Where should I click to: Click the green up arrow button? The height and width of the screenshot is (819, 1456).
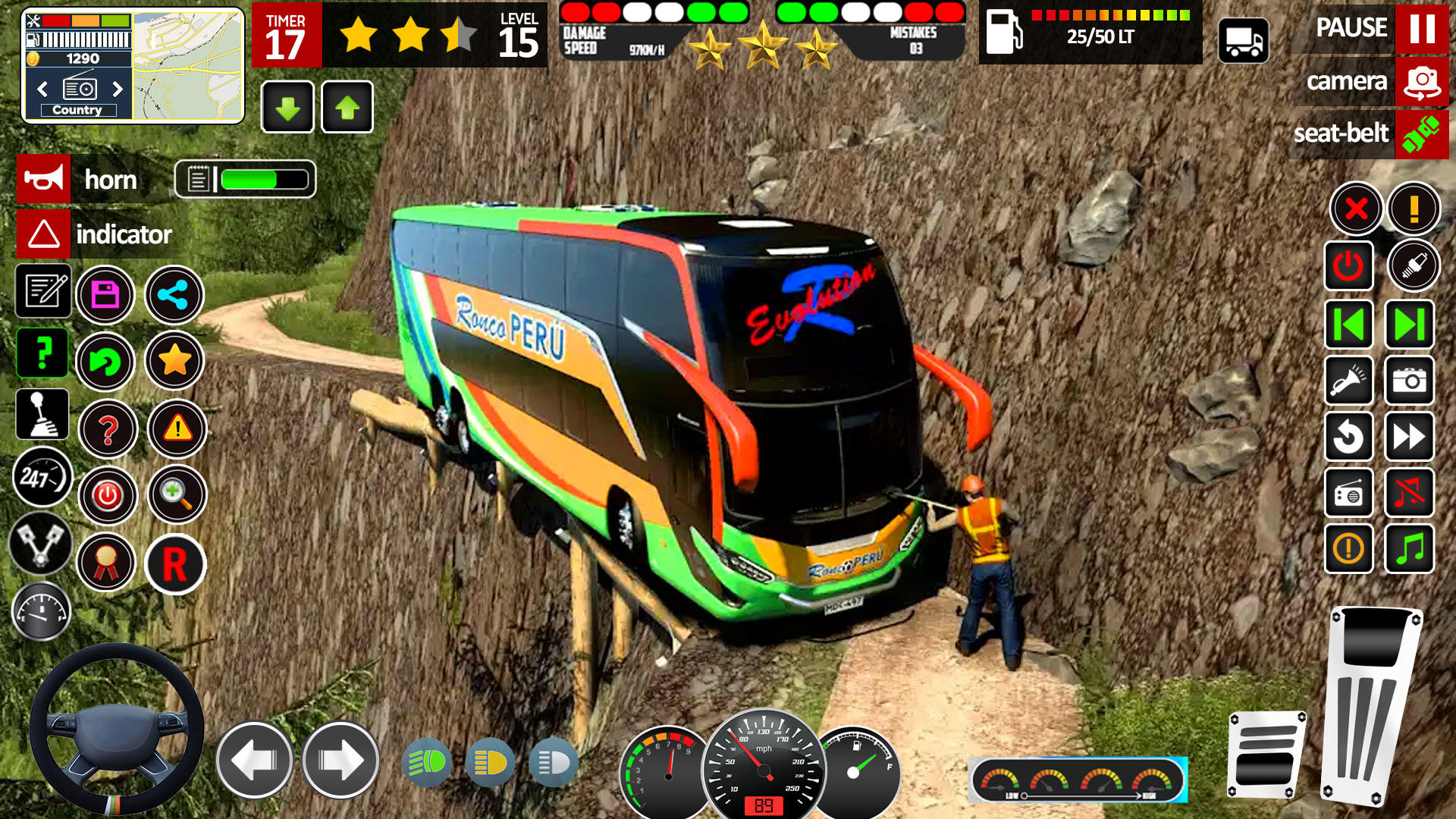pos(347,108)
